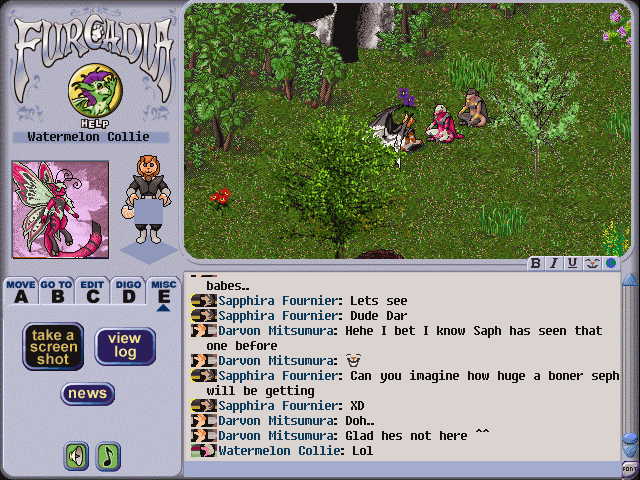Enable italic text formatting

[x=554, y=264]
